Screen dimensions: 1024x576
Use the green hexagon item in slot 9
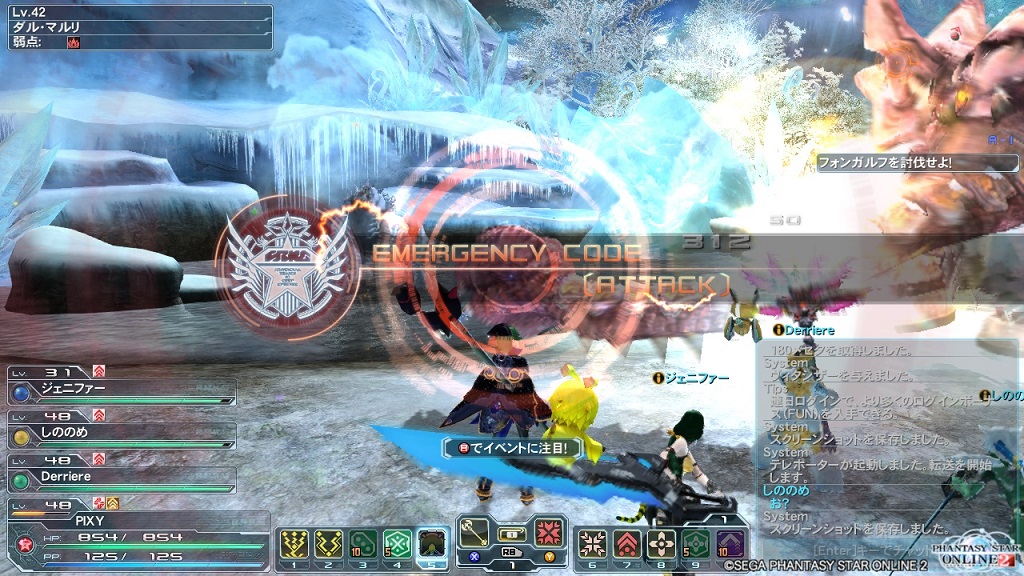click(x=694, y=545)
